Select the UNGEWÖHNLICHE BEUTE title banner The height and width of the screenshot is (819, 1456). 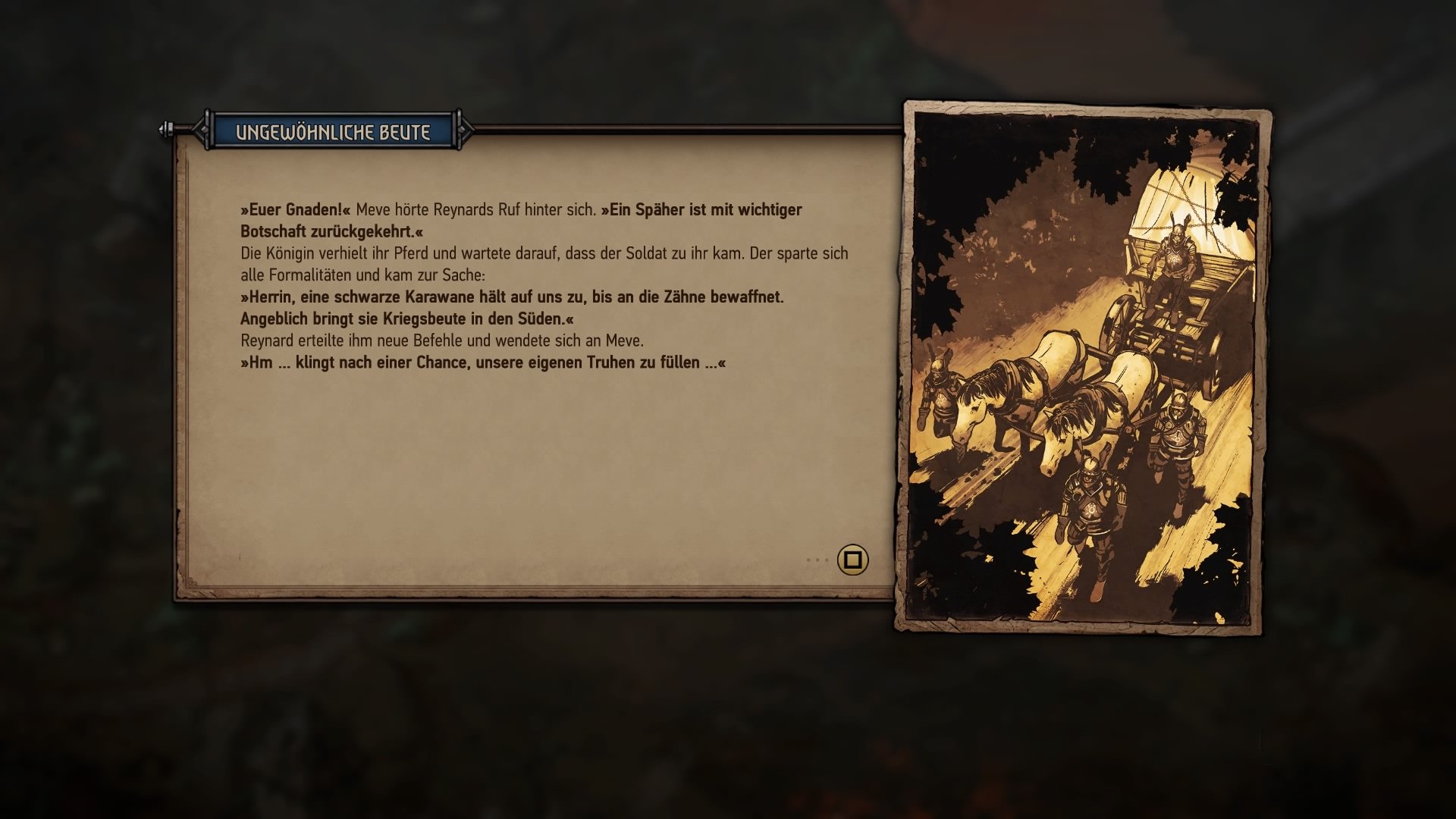(x=331, y=130)
